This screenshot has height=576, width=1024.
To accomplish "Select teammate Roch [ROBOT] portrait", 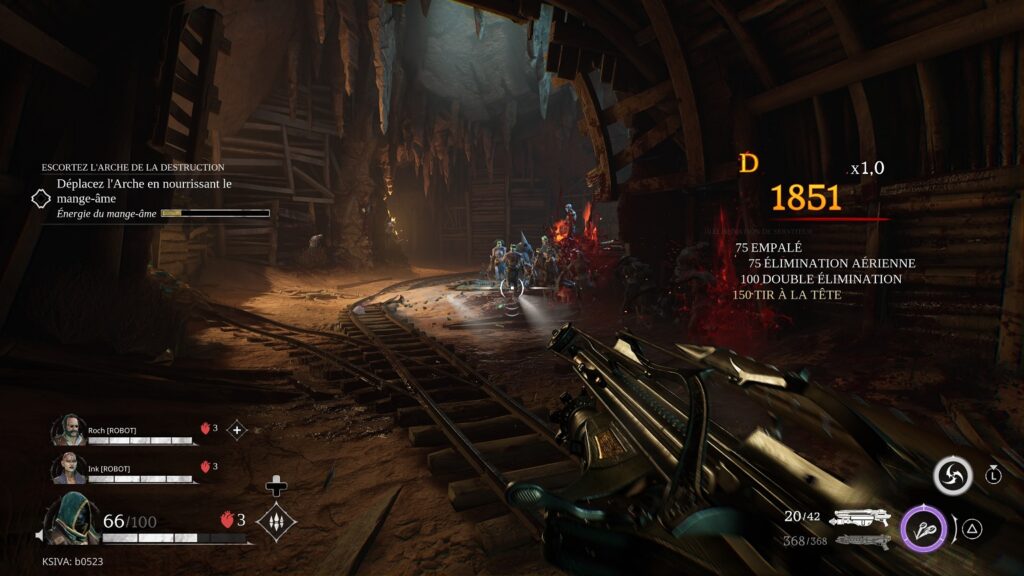I will pyautogui.click(x=69, y=430).
